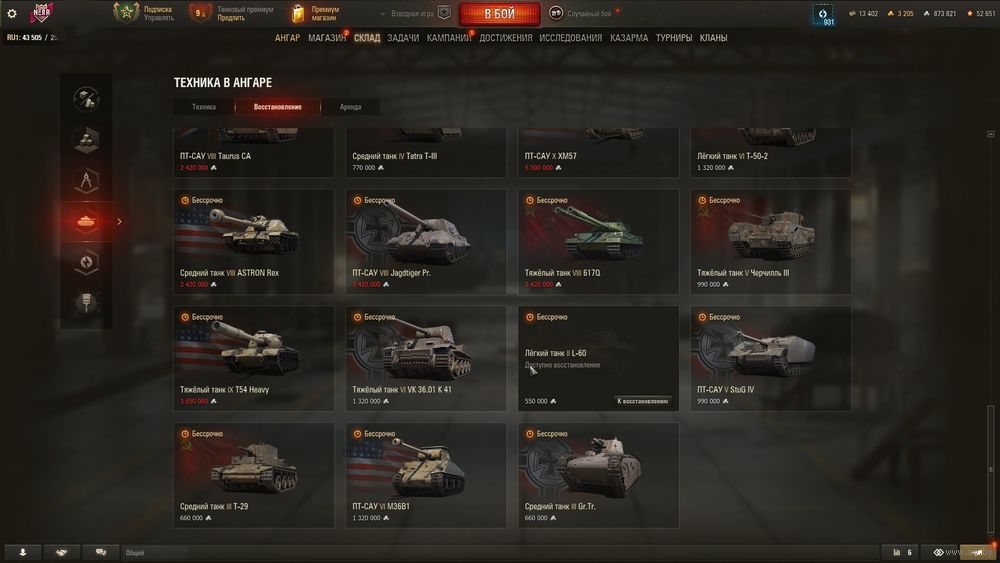
Task: Open the settings gear icon
Action: point(12,14)
